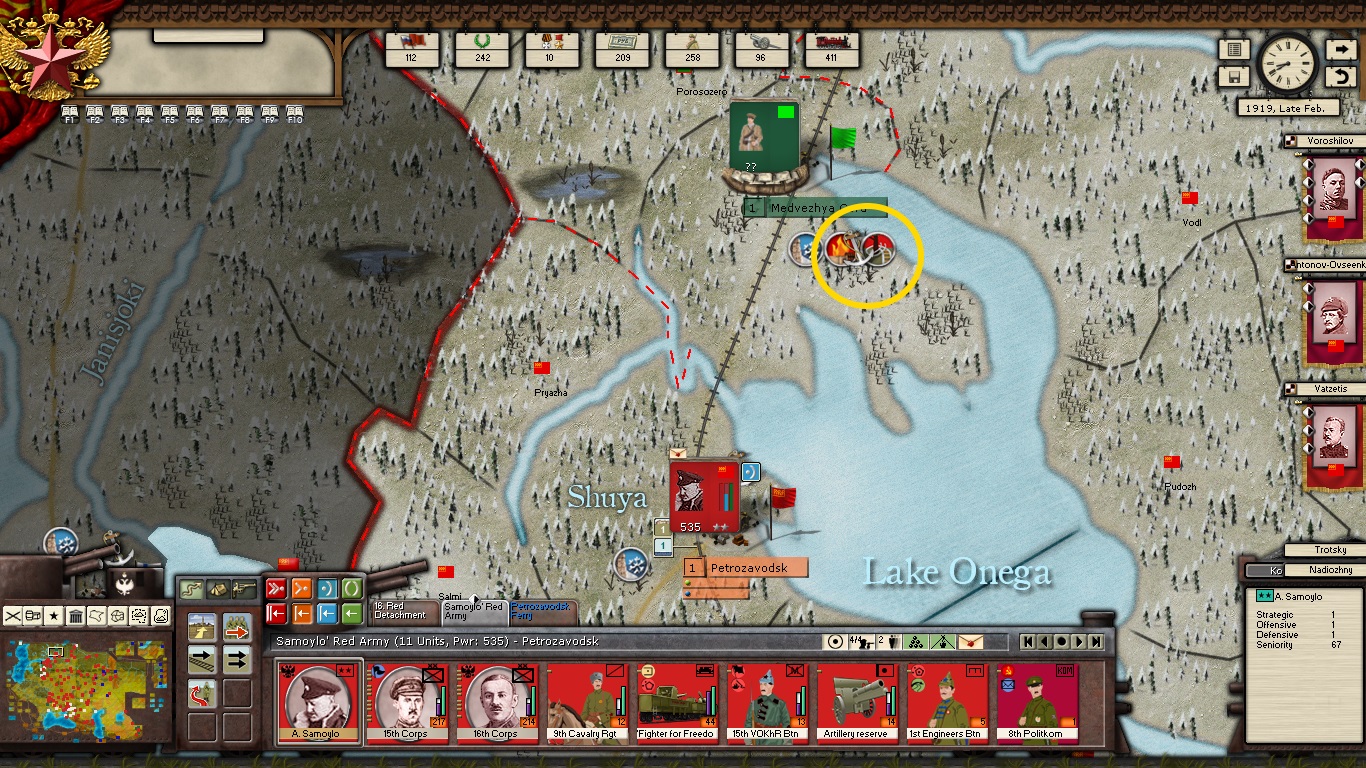The height and width of the screenshot is (768, 1366).
Task: Choose the 16th Corps unit card
Action: (492, 702)
